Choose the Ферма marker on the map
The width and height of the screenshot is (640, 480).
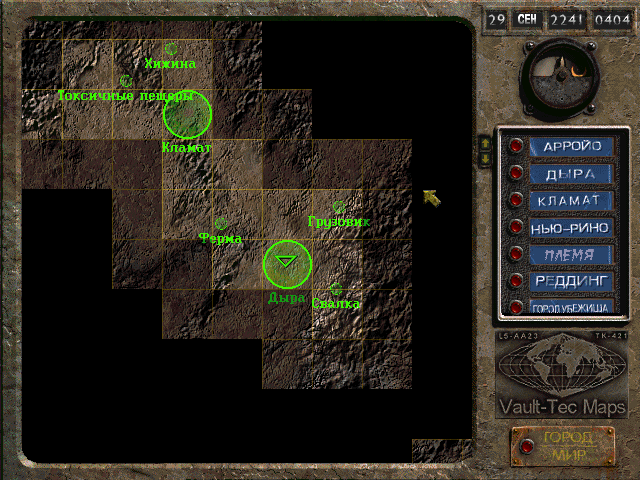coord(221,224)
